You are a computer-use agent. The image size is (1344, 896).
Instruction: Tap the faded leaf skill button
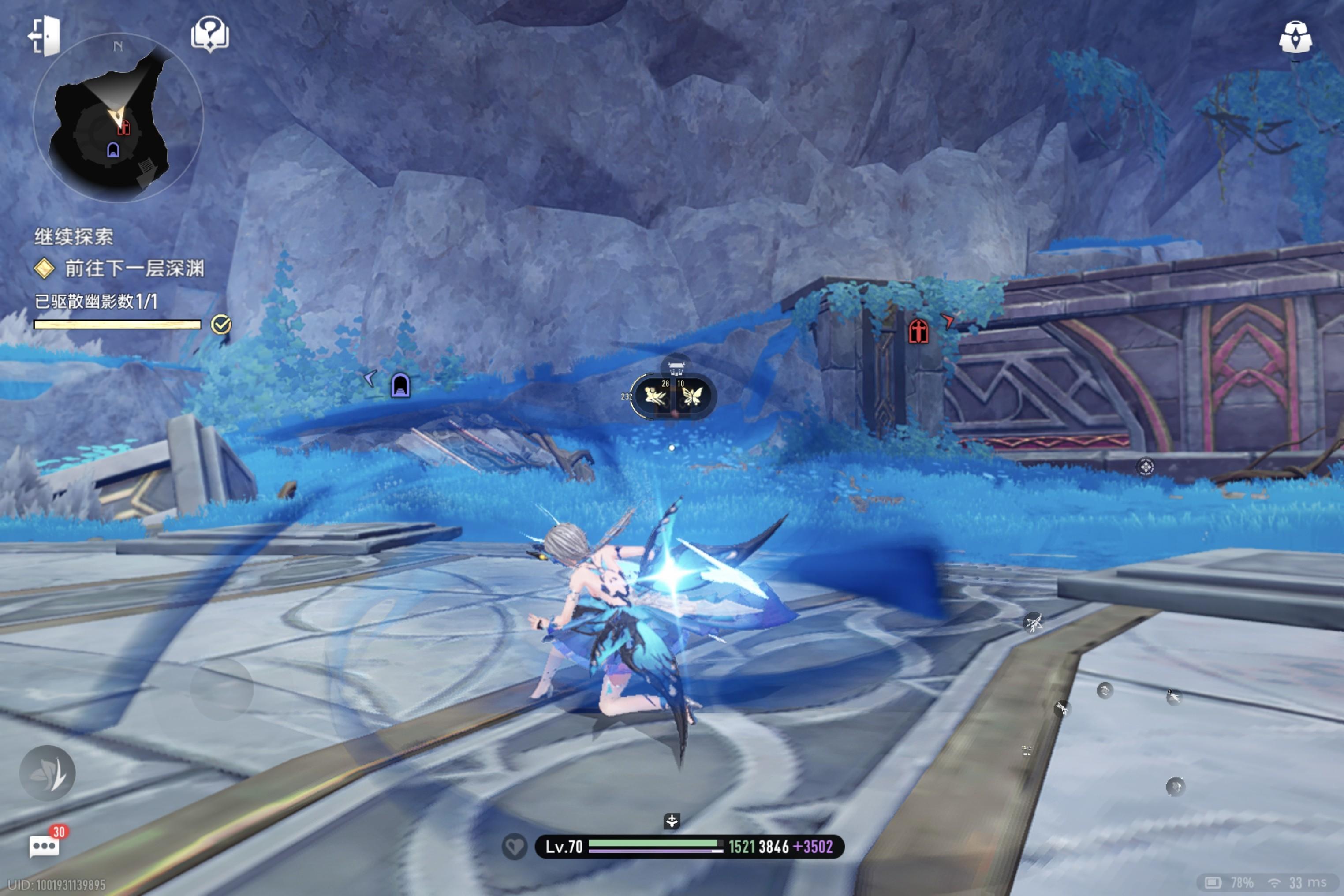[x=48, y=773]
